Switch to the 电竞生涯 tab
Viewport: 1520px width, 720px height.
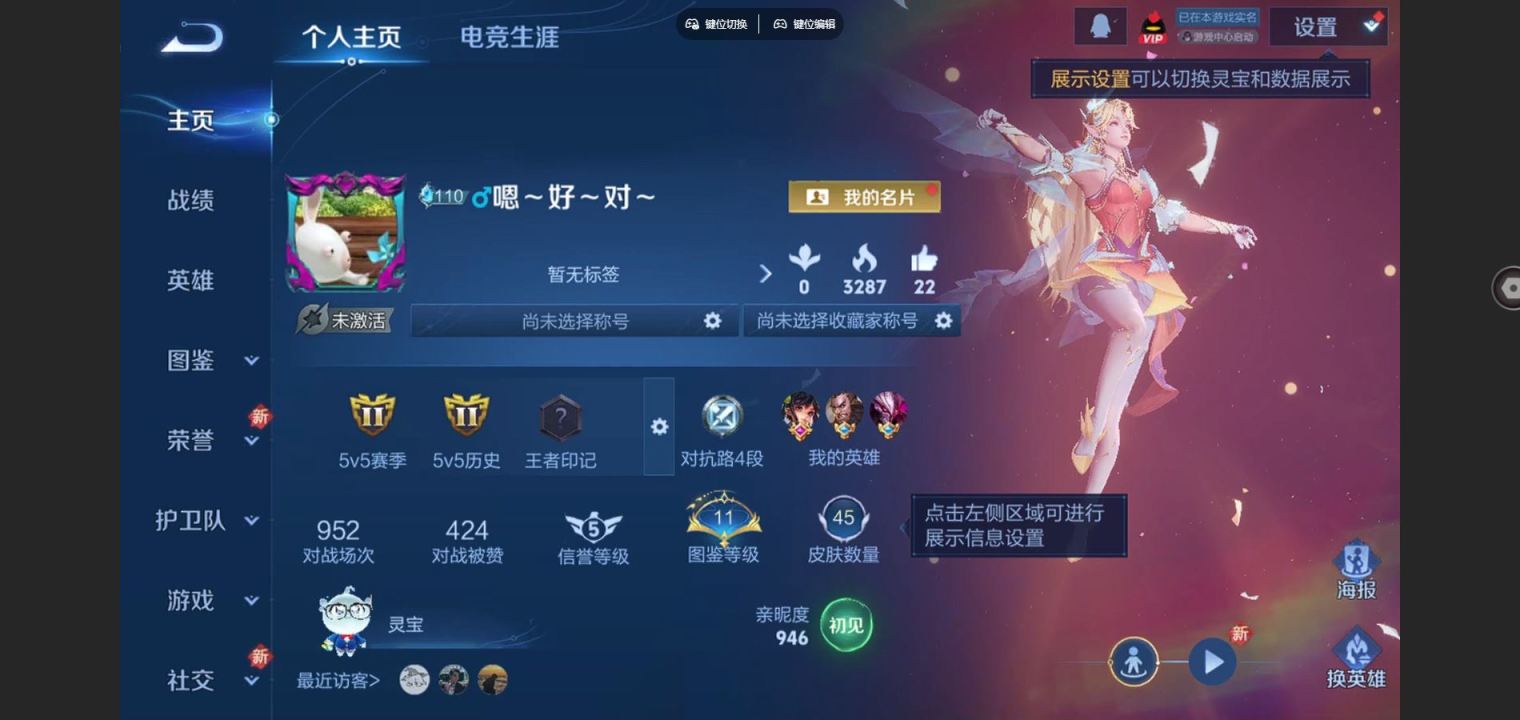508,37
